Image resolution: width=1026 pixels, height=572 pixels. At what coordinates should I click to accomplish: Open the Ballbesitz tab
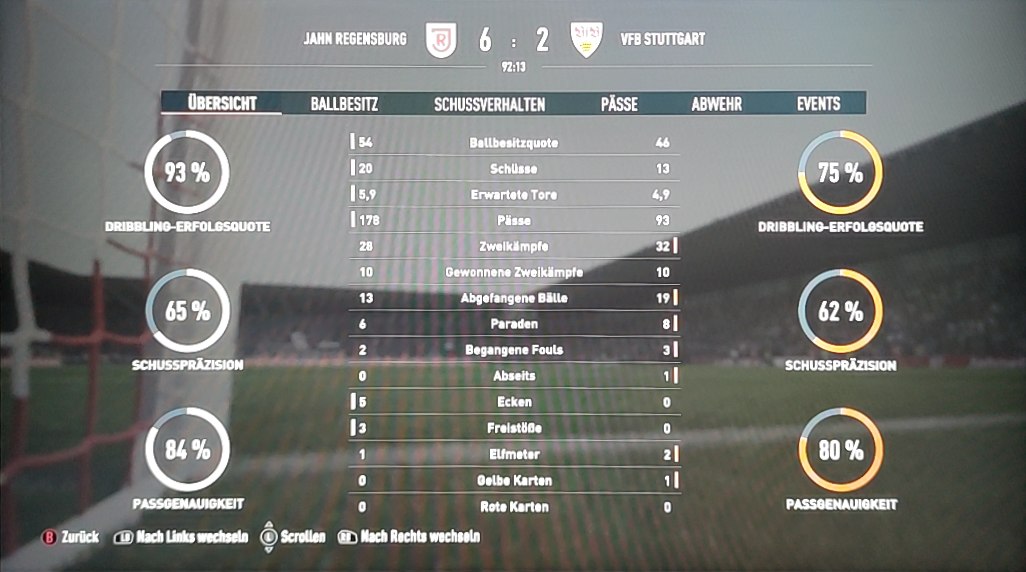pos(343,103)
